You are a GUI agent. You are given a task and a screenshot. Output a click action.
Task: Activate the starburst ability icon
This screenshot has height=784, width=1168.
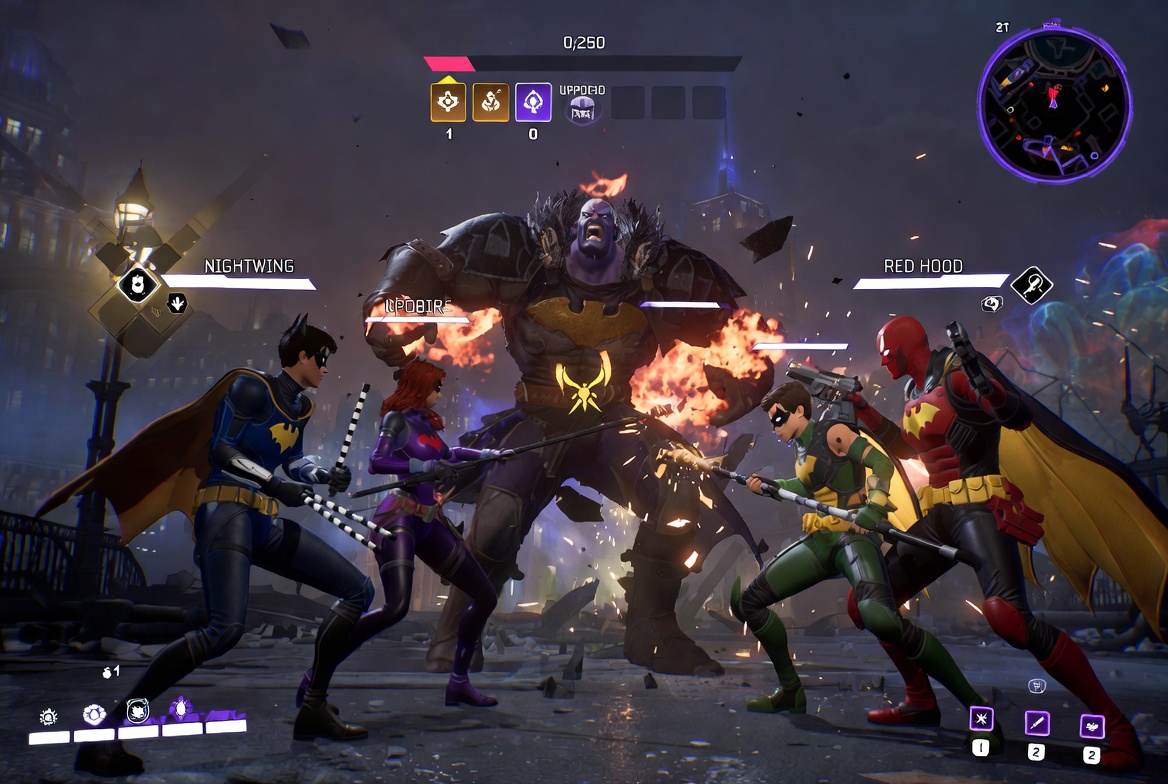981,720
